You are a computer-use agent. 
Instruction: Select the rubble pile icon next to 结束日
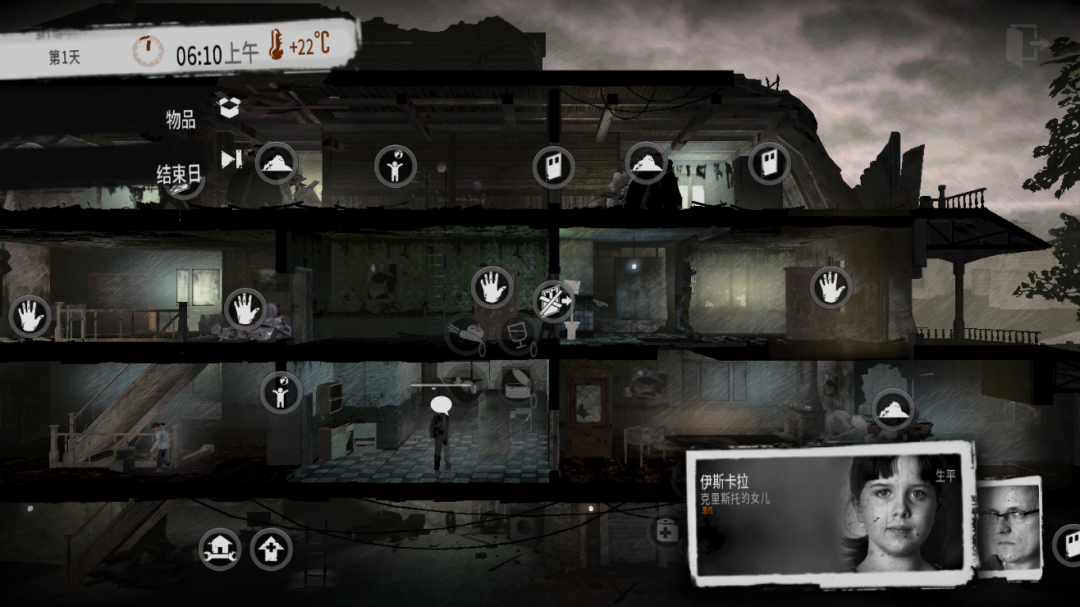(x=275, y=162)
